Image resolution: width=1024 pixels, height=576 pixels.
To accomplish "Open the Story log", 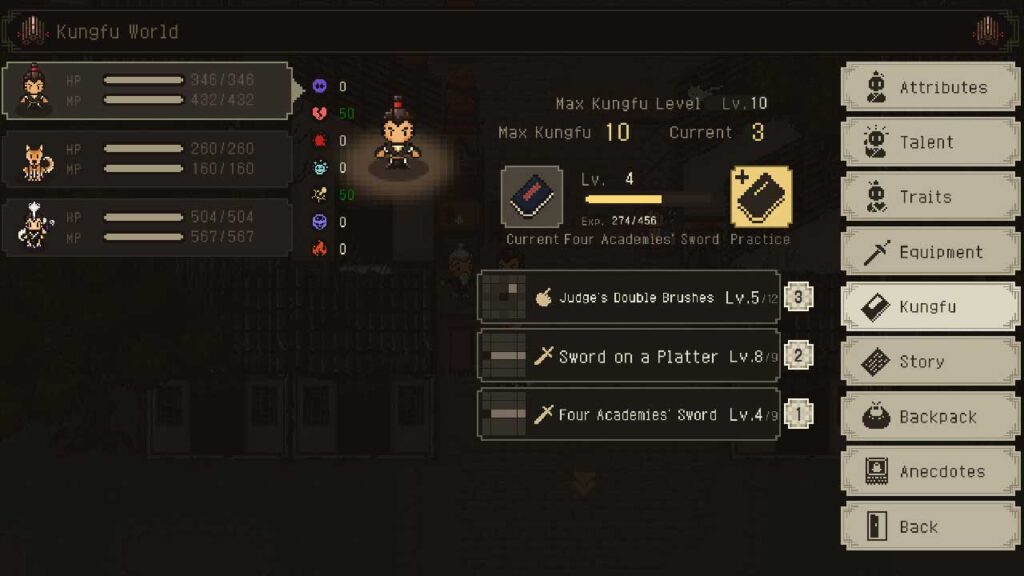I will pyautogui.click(x=930, y=362).
